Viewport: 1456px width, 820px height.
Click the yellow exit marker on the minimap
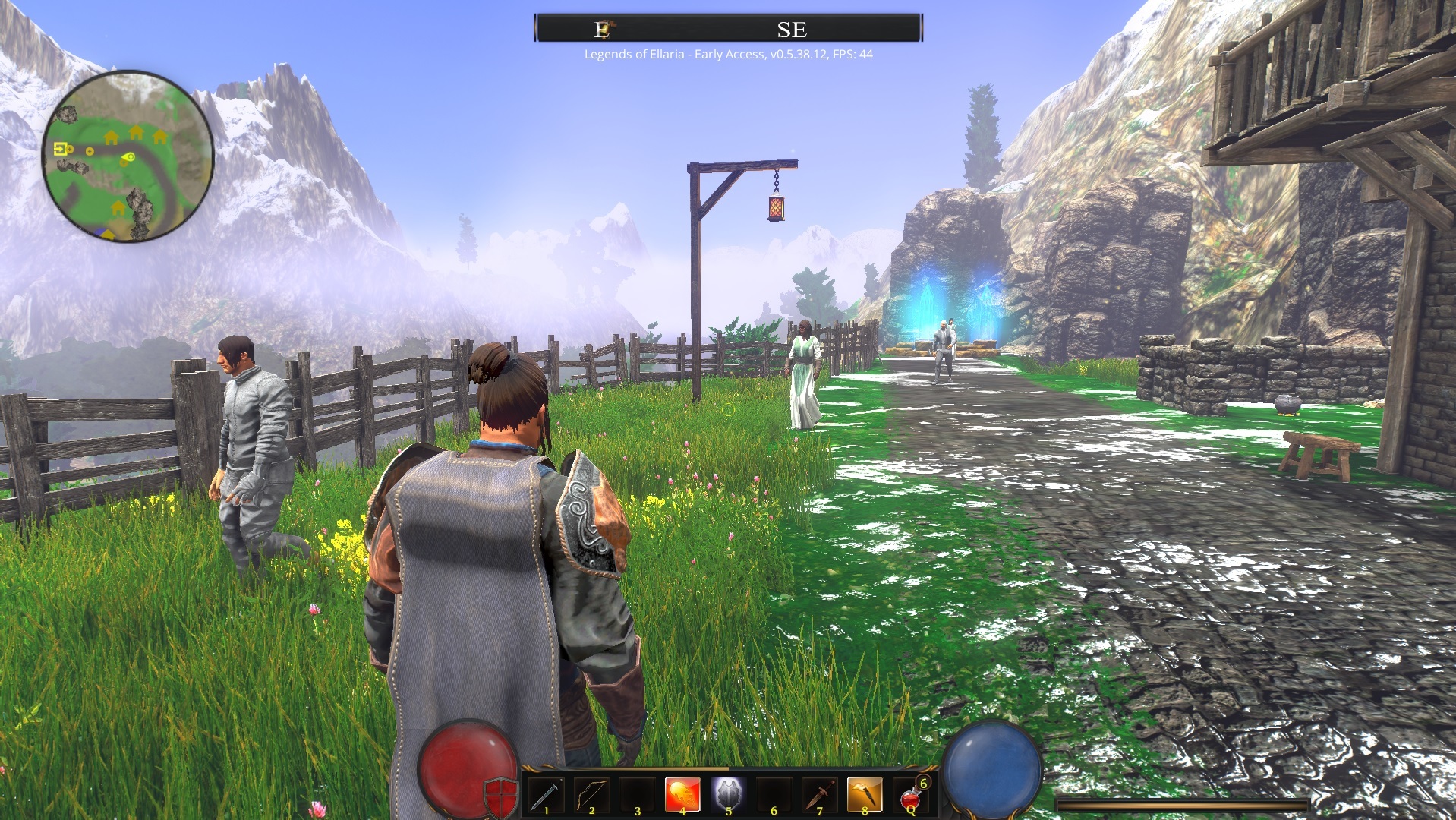(61, 149)
